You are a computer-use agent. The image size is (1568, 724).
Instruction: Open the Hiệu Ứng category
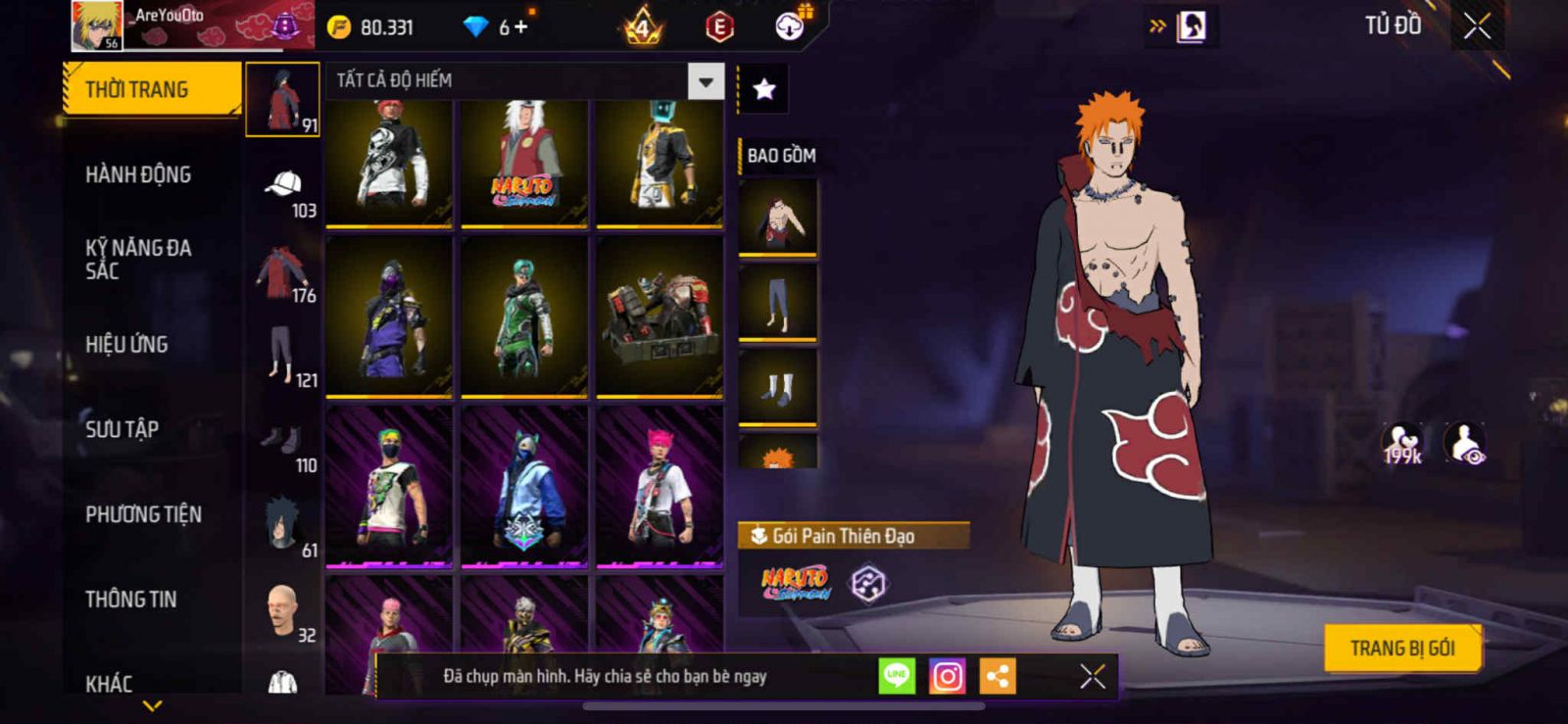click(x=126, y=345)
